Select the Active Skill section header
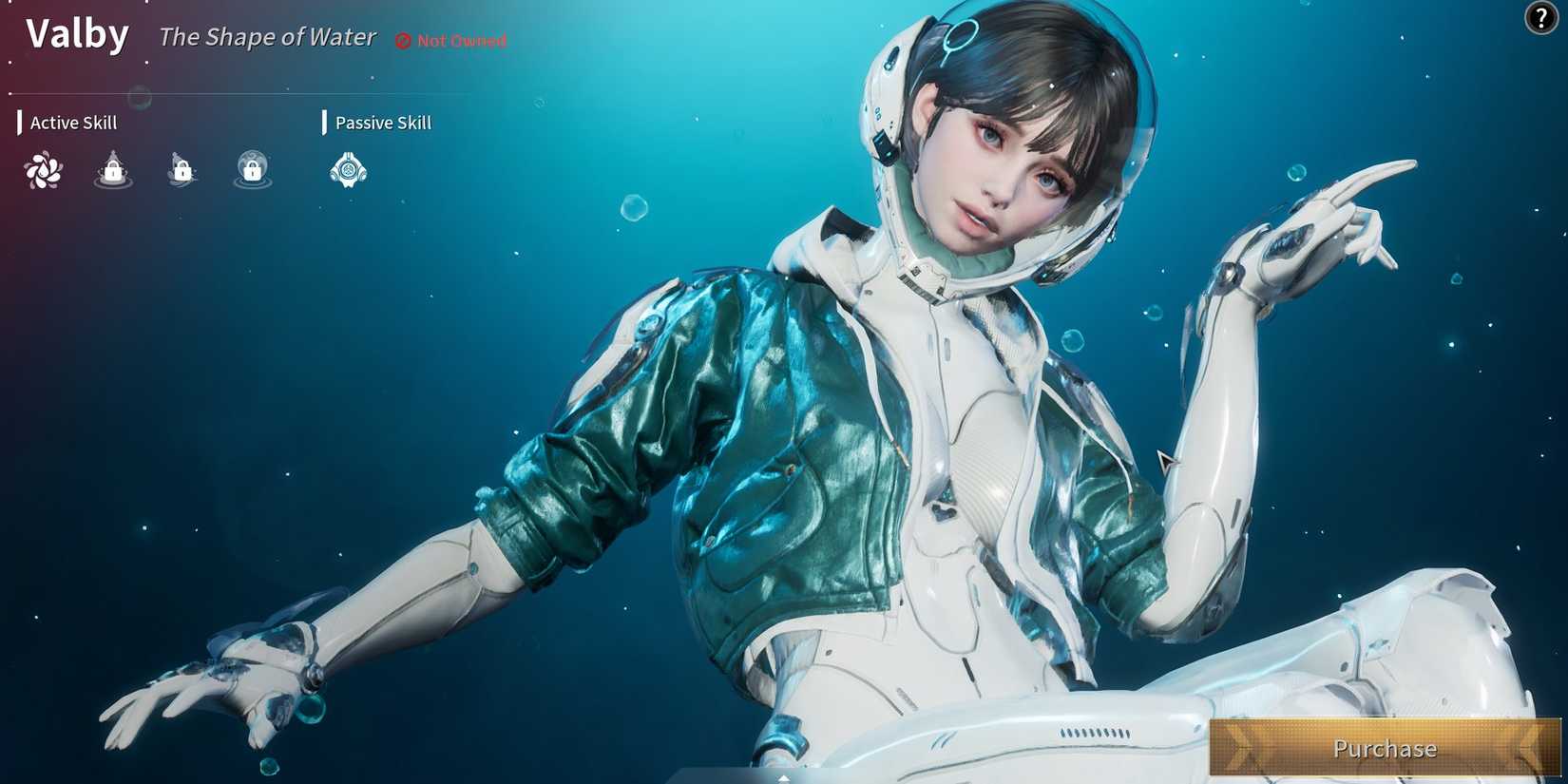Viewport: 1568px width, 784px height. point(73,123)
